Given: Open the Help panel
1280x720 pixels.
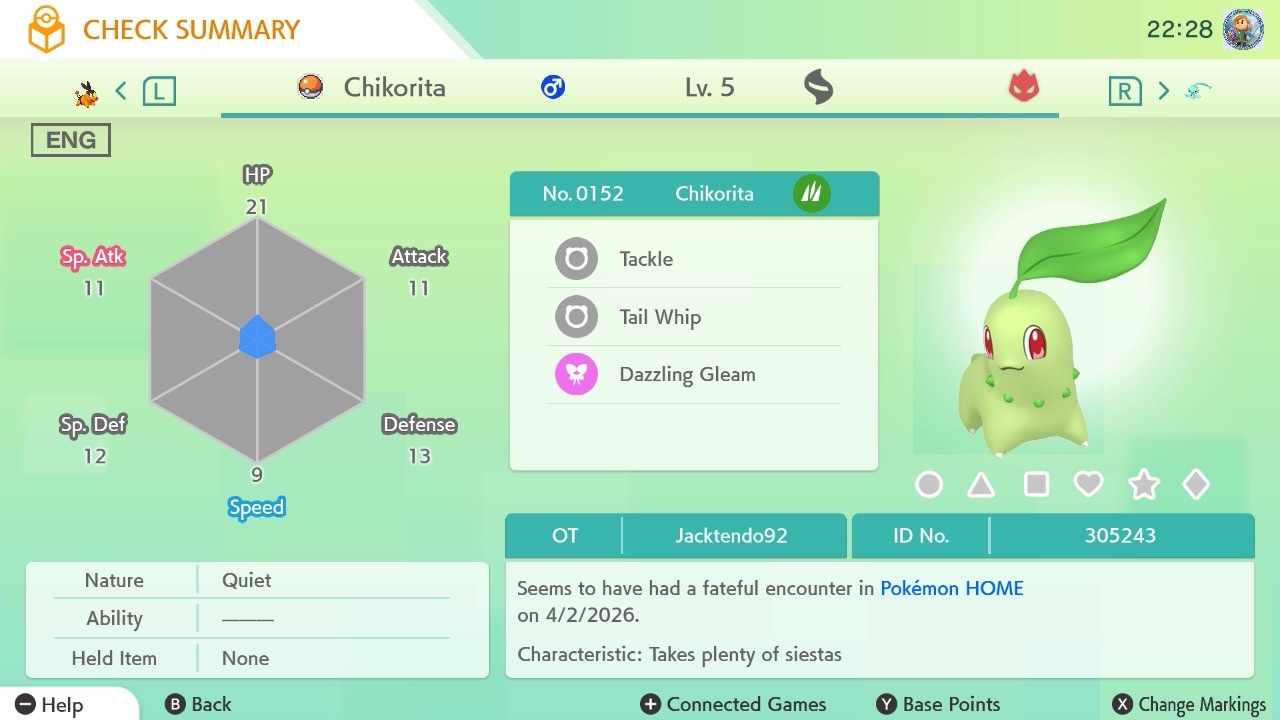Looking at the screenshot, I should pos(50,704).
